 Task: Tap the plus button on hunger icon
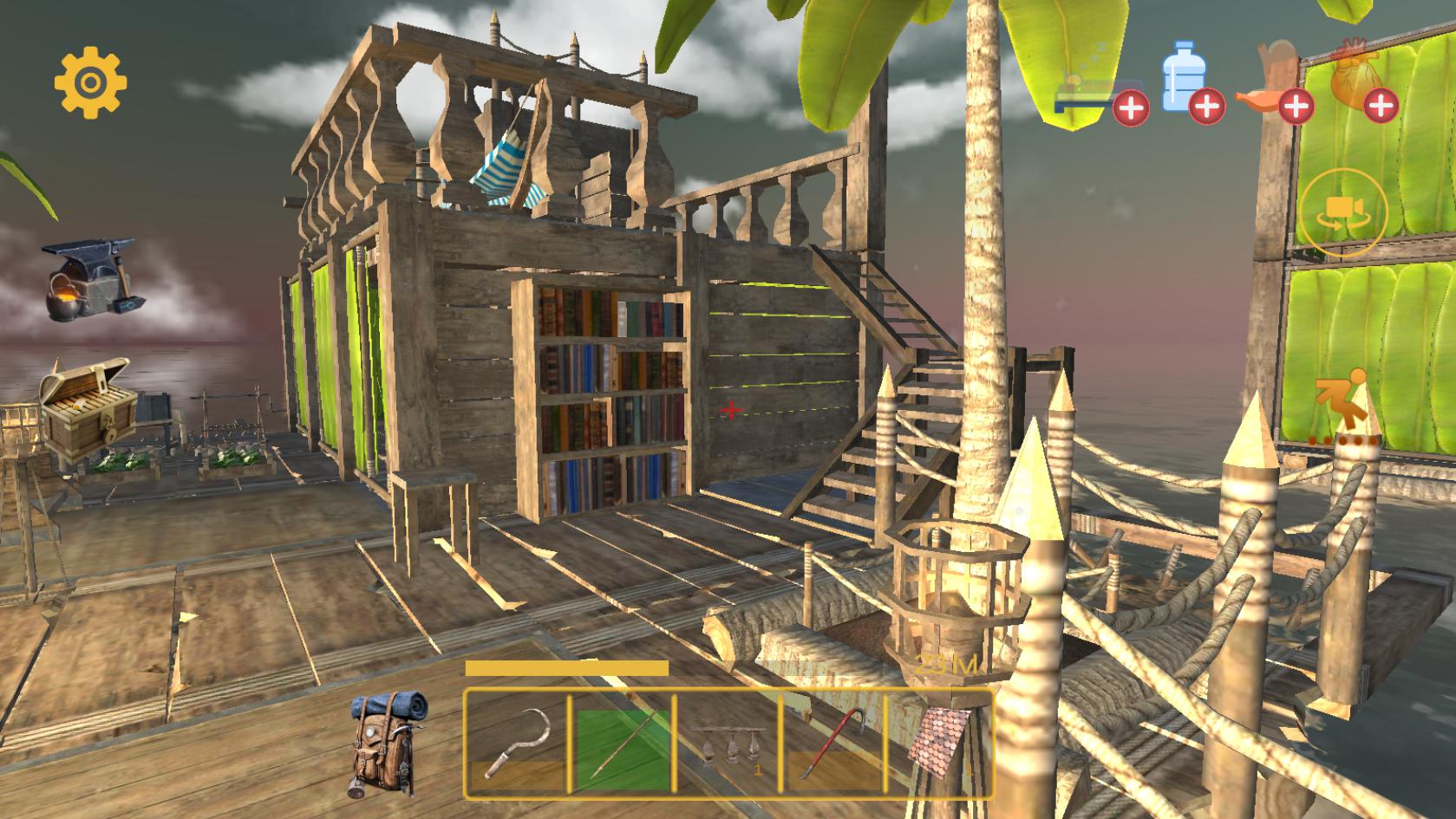(x=1295, y=107)
